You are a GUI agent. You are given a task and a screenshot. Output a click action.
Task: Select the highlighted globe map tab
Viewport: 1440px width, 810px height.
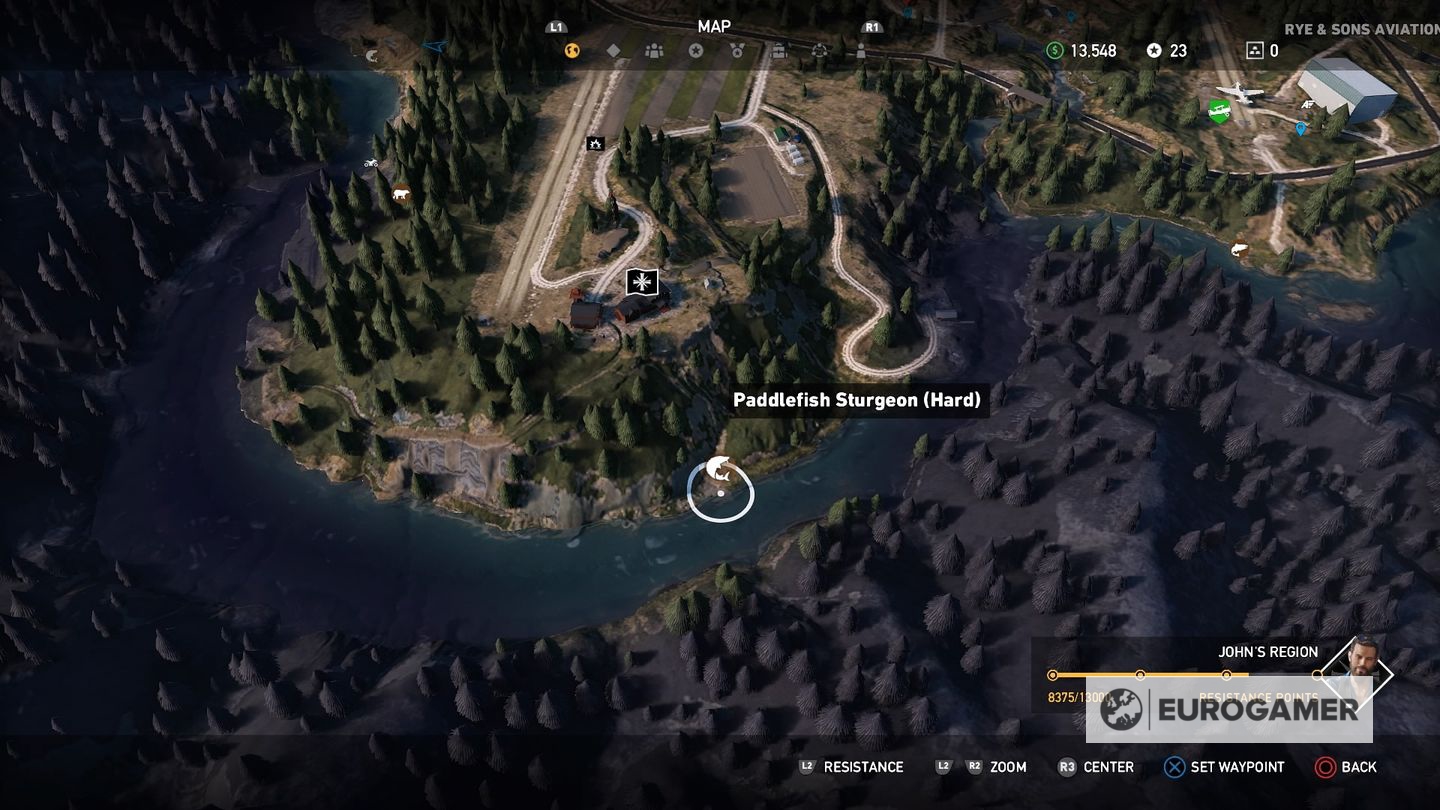point(572,51)
